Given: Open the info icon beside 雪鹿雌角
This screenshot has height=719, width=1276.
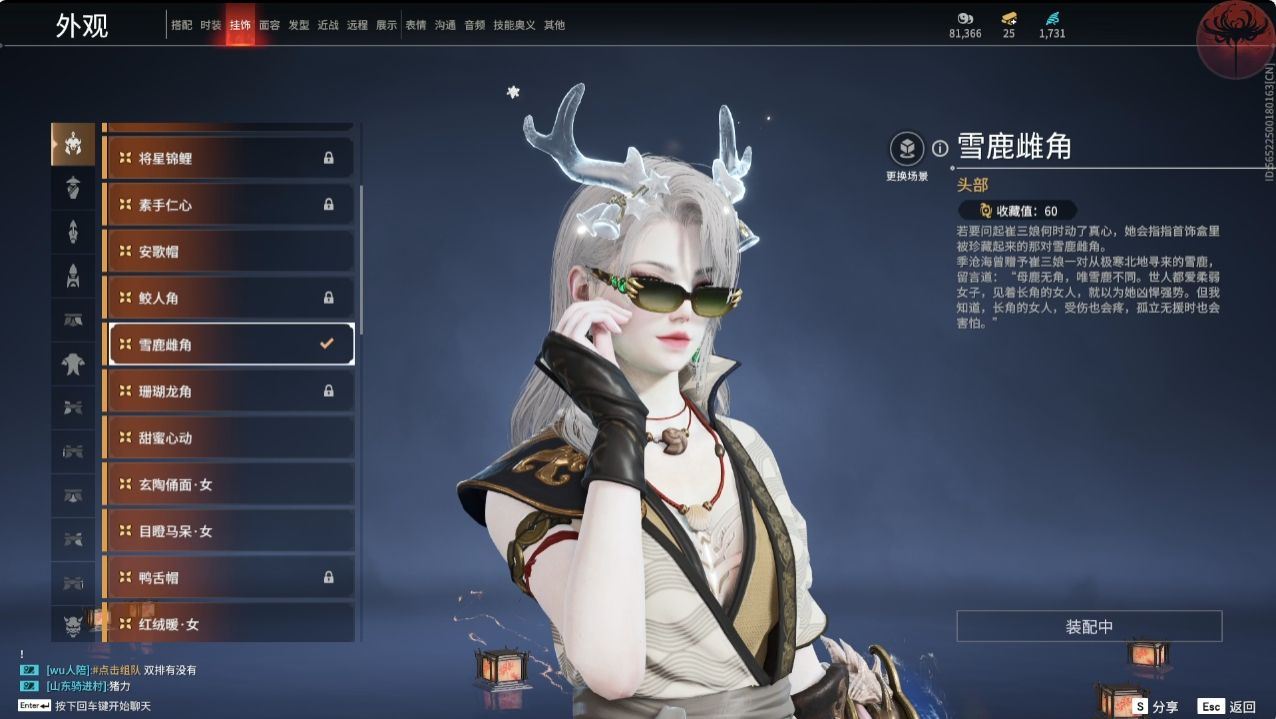Looking at the screenshot, I should click(x=940, y=148).
